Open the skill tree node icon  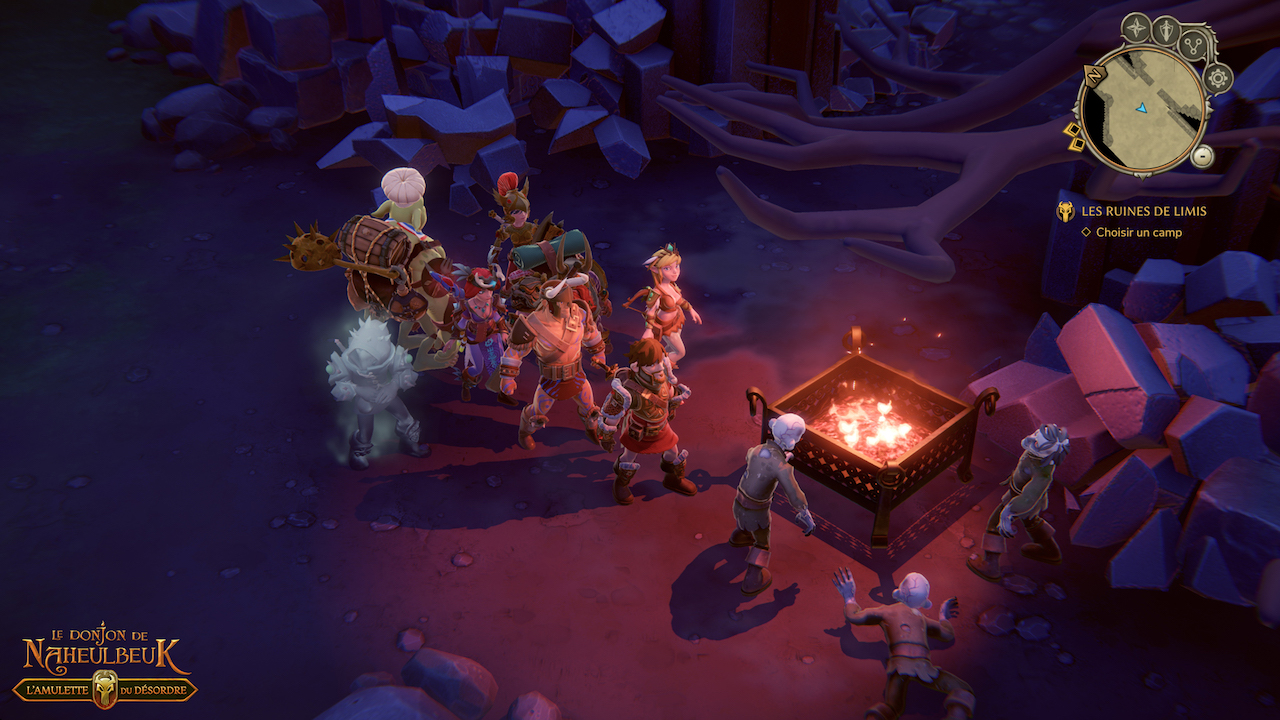(1194, 46)
